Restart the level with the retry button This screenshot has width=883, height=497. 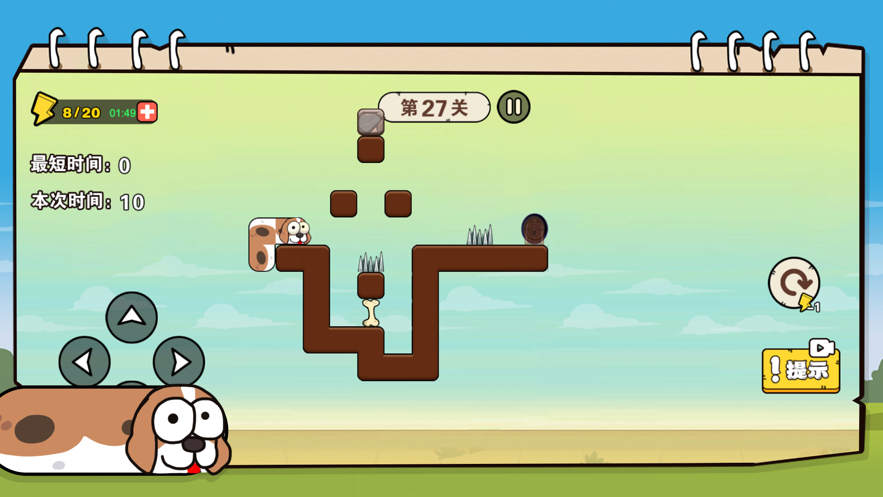794,282
